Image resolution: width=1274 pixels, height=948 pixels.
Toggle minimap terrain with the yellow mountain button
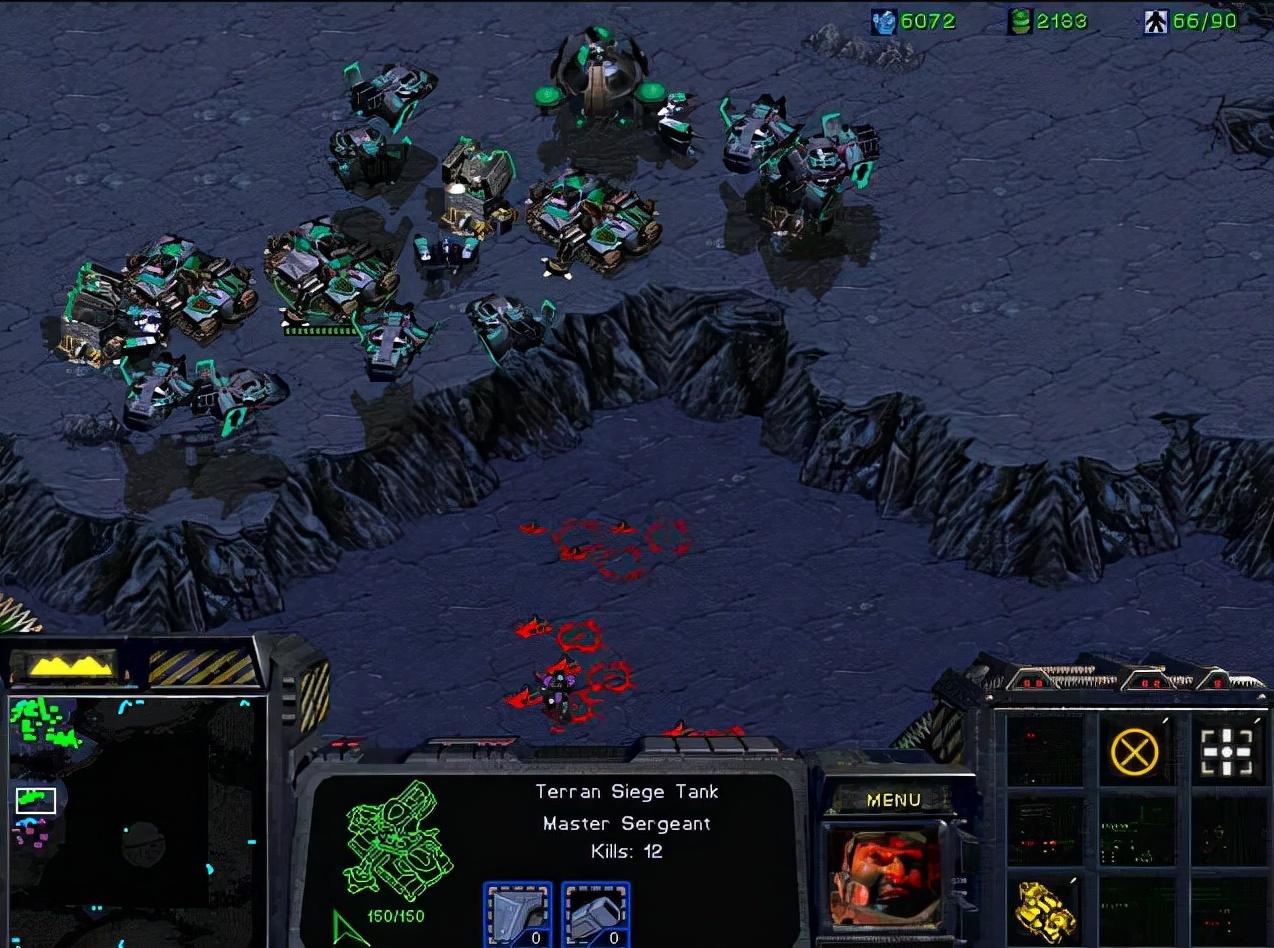70,665
